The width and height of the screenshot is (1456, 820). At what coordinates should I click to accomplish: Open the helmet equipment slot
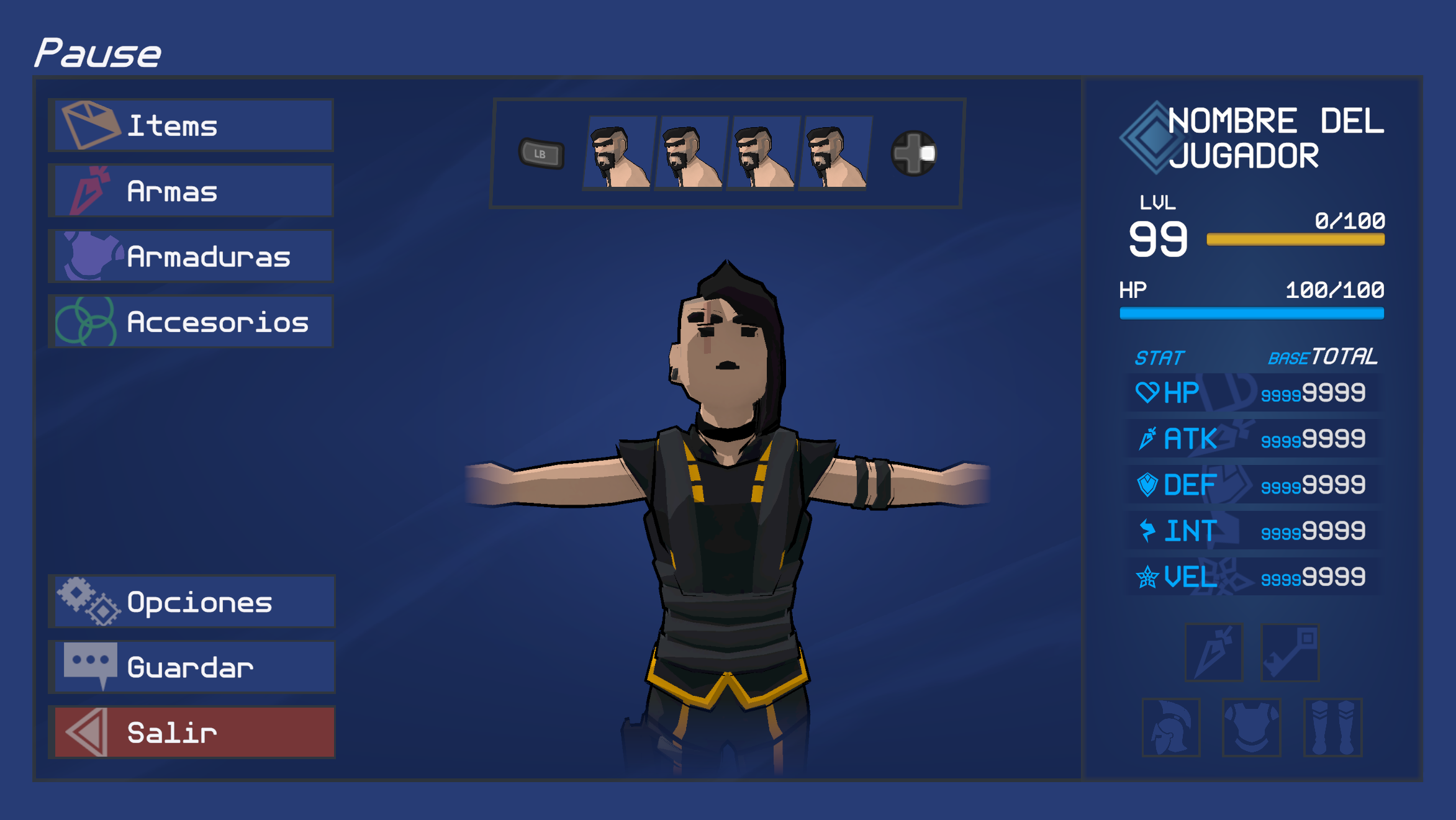(x=1170, y=728)
